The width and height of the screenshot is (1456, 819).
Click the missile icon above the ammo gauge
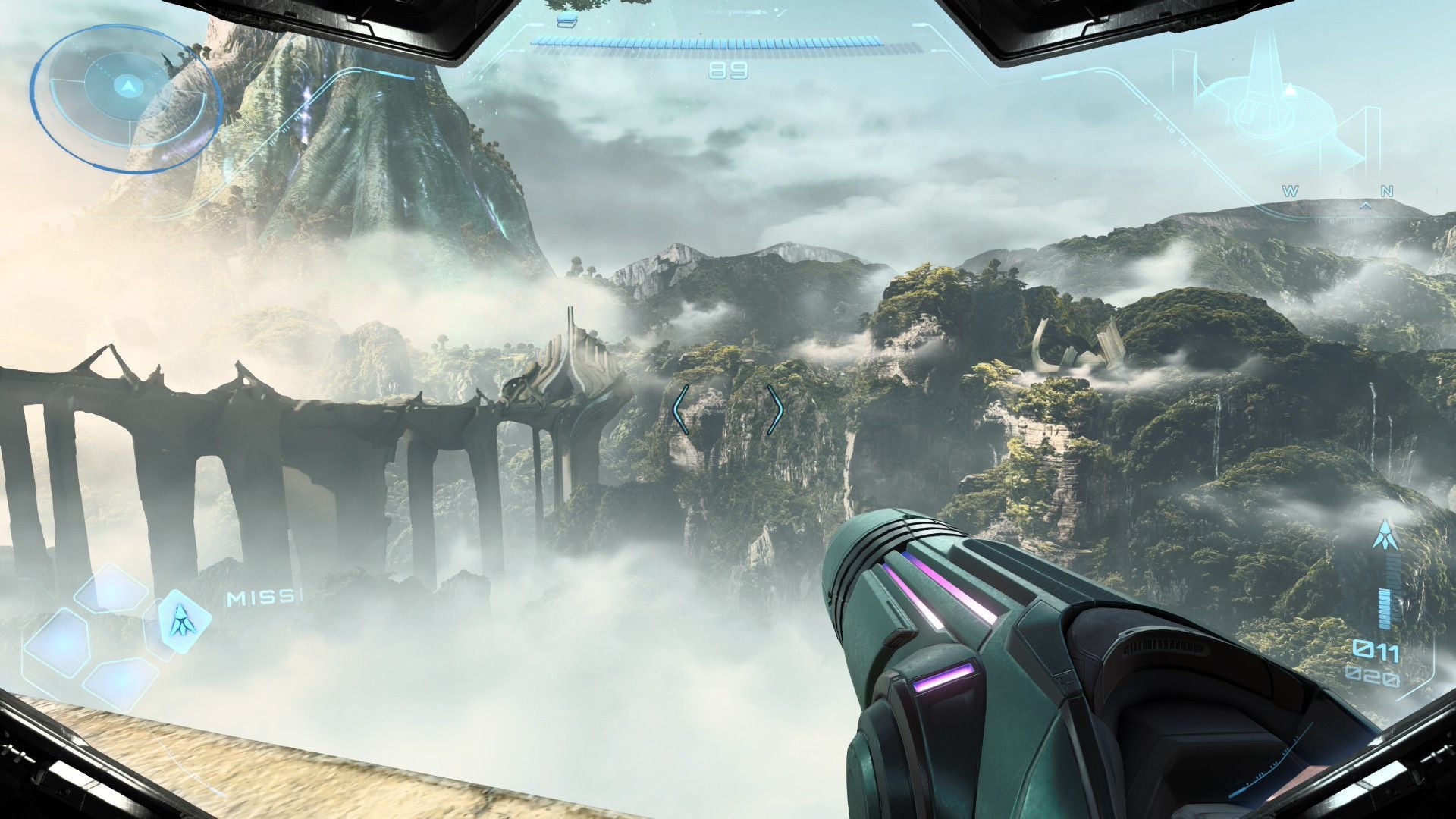pyautogui.click(x=1387, y=534)
